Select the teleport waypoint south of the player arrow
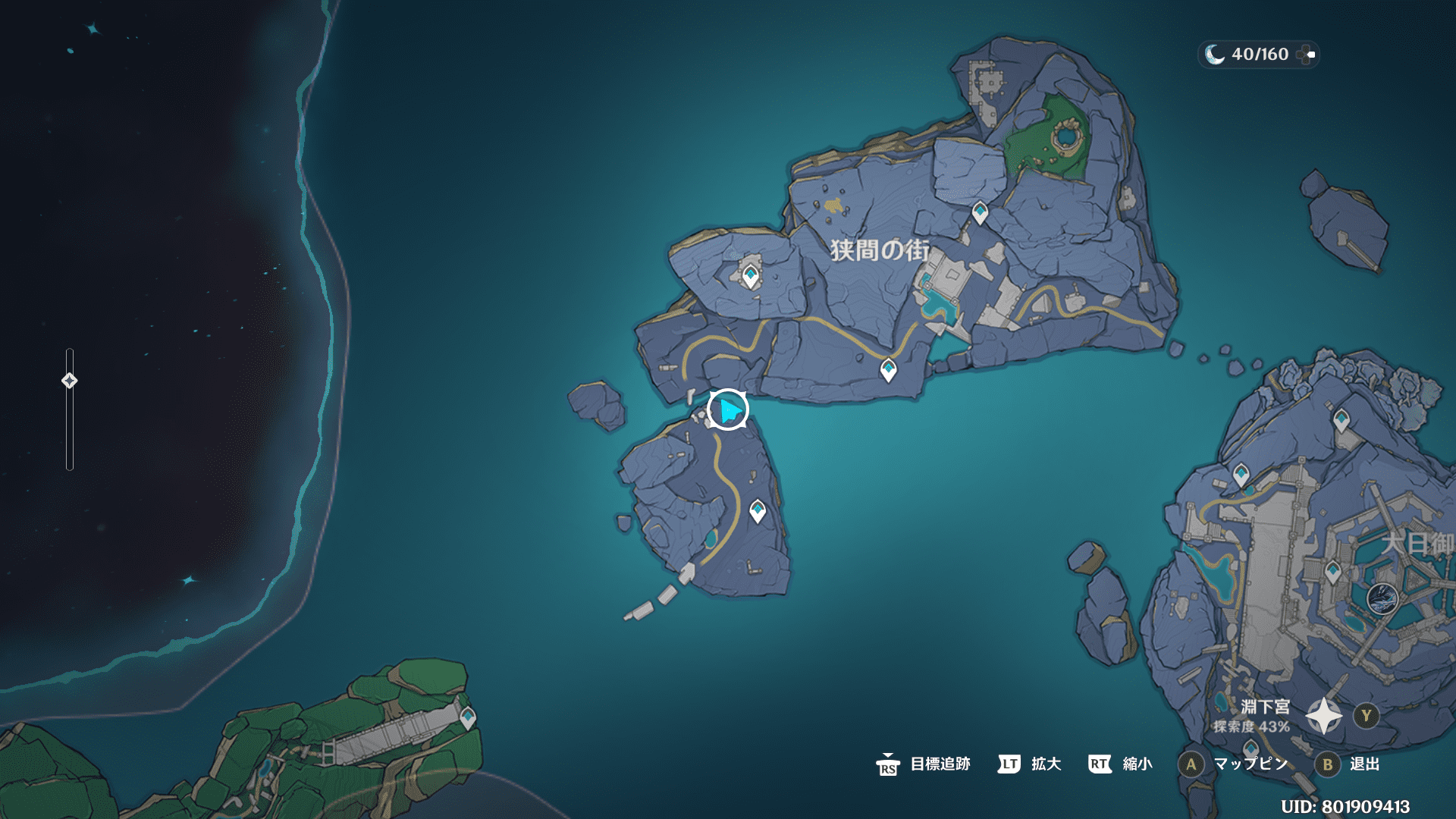This screenshot has height=819, width=1456. [x=758, y=511]
